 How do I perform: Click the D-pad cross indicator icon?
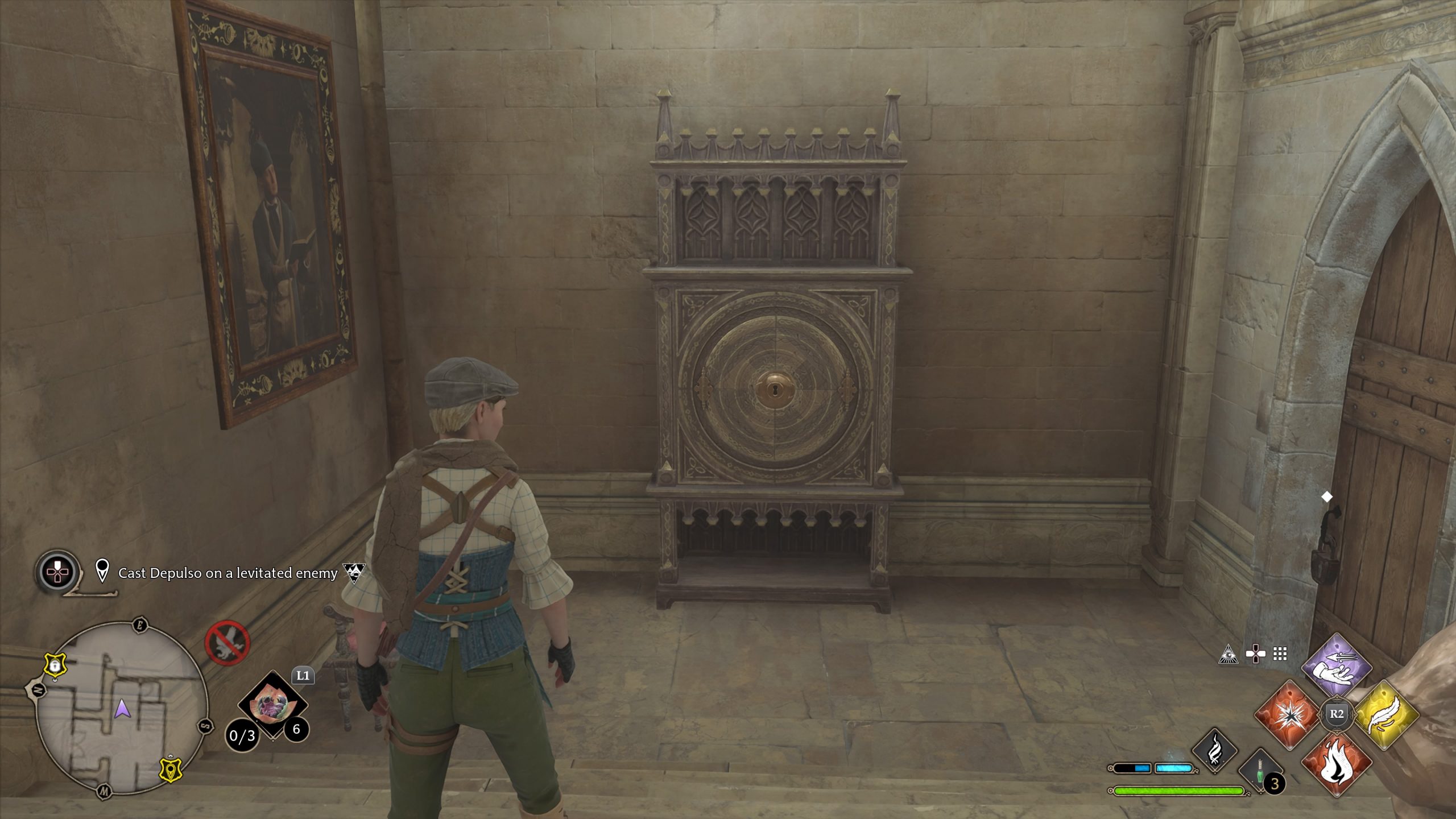click(x=1254, y=653)
